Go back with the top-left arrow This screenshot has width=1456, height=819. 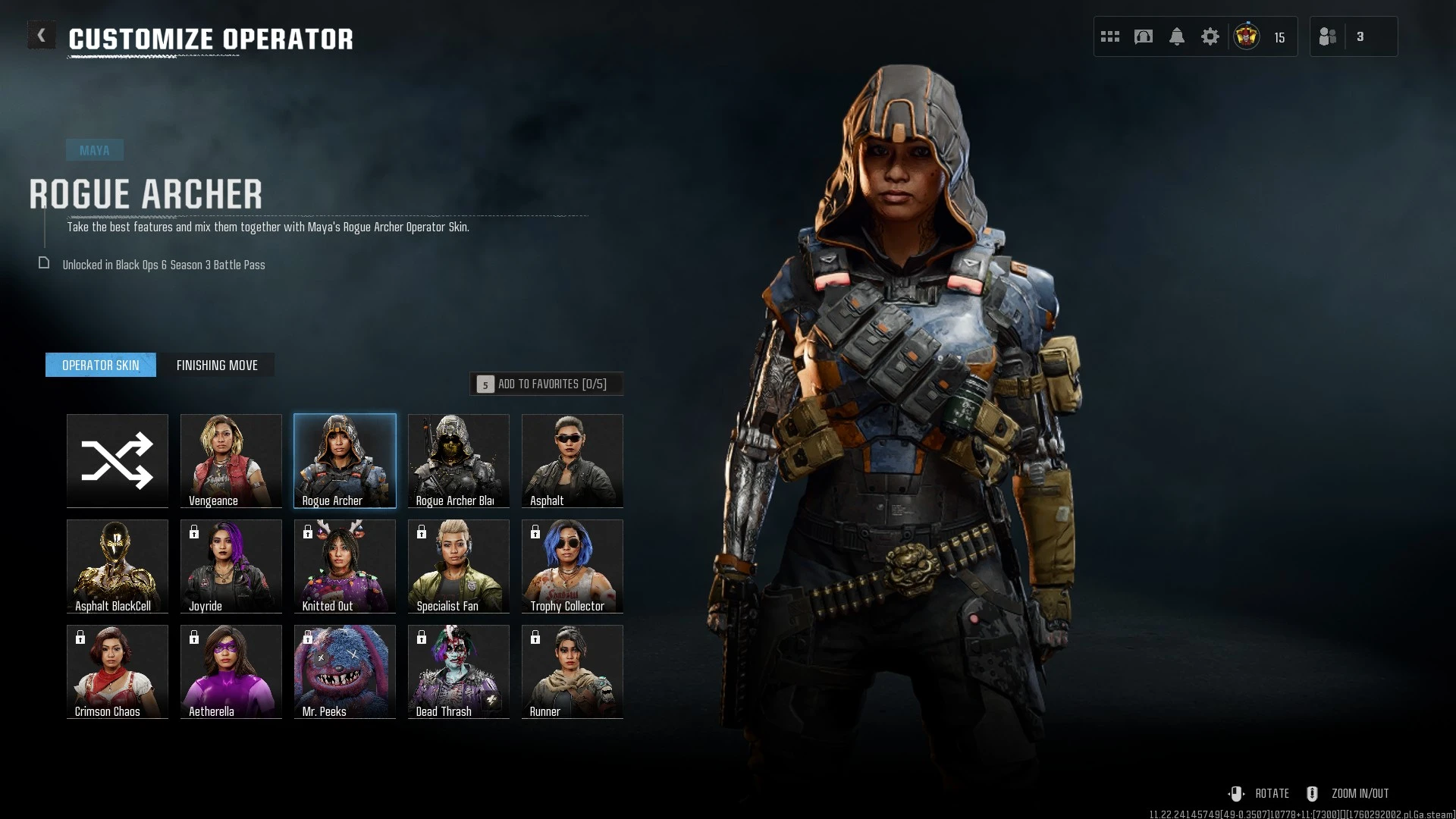(41, 36)
